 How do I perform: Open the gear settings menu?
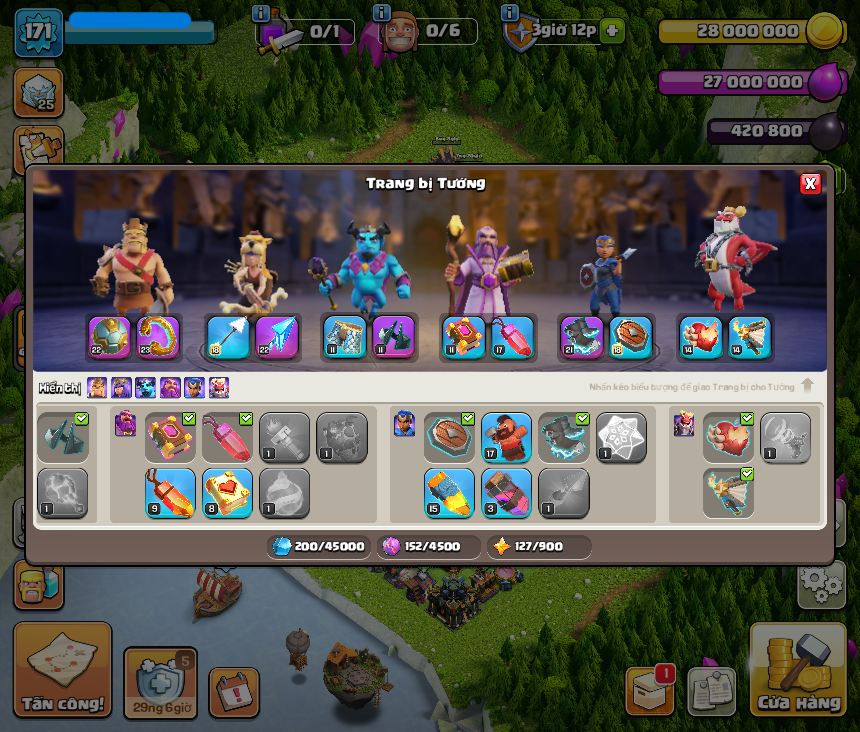click(821, 583)
